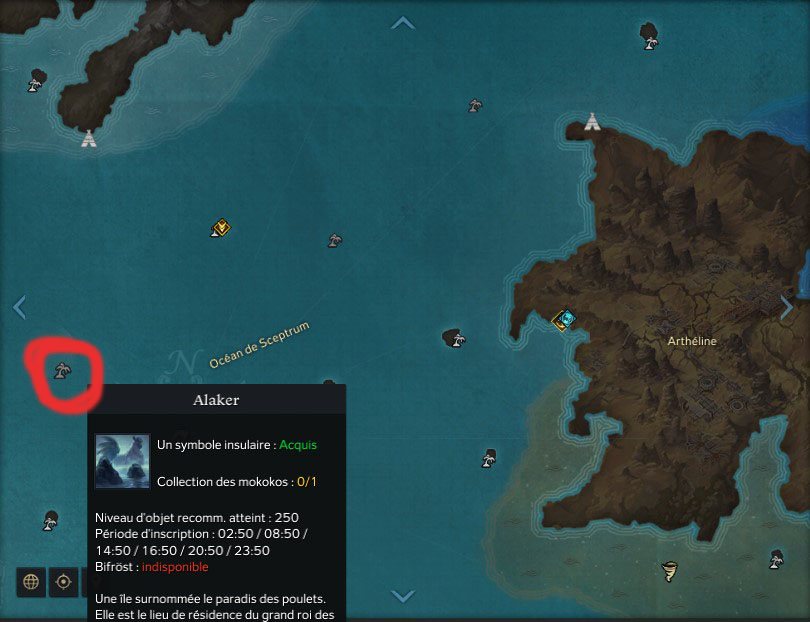Select the whirlwind marker near the southeast coast
Image resolution: width=810 pixels, height=622 pixels.
(669, 572)
